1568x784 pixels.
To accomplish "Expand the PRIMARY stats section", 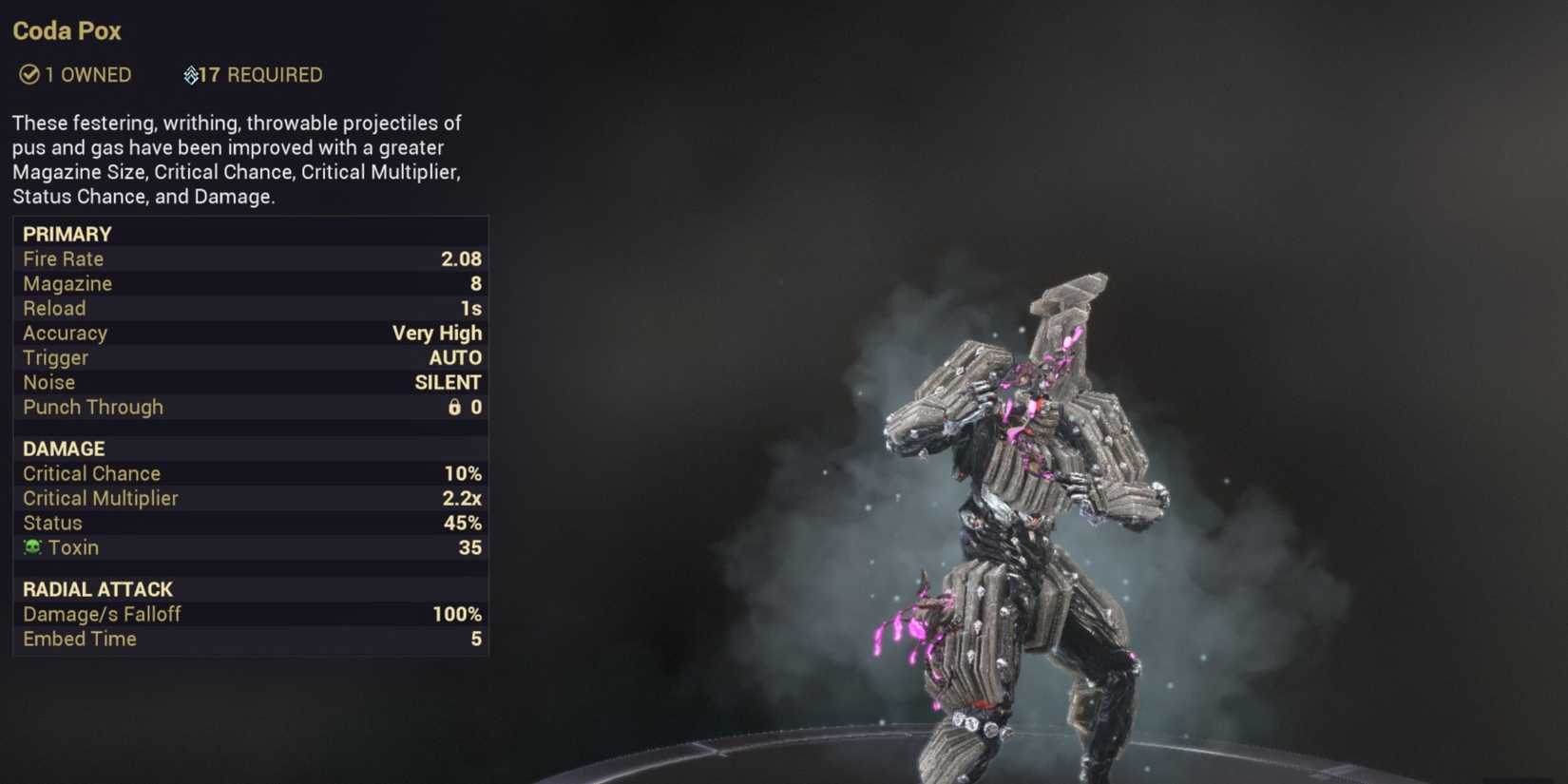I will click(x=67, y=234).
